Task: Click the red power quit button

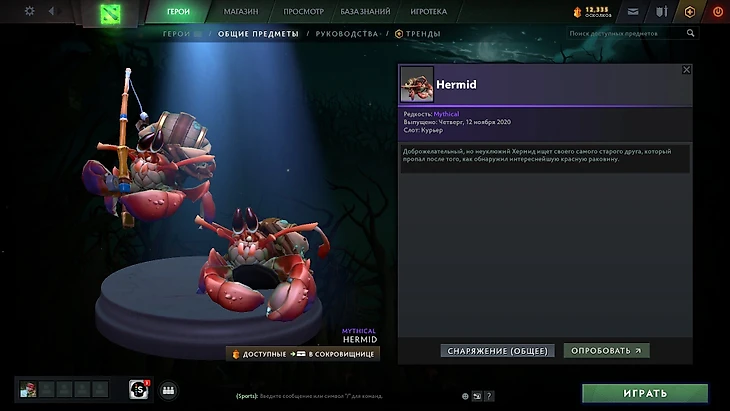Action: [x=718, y=12]
